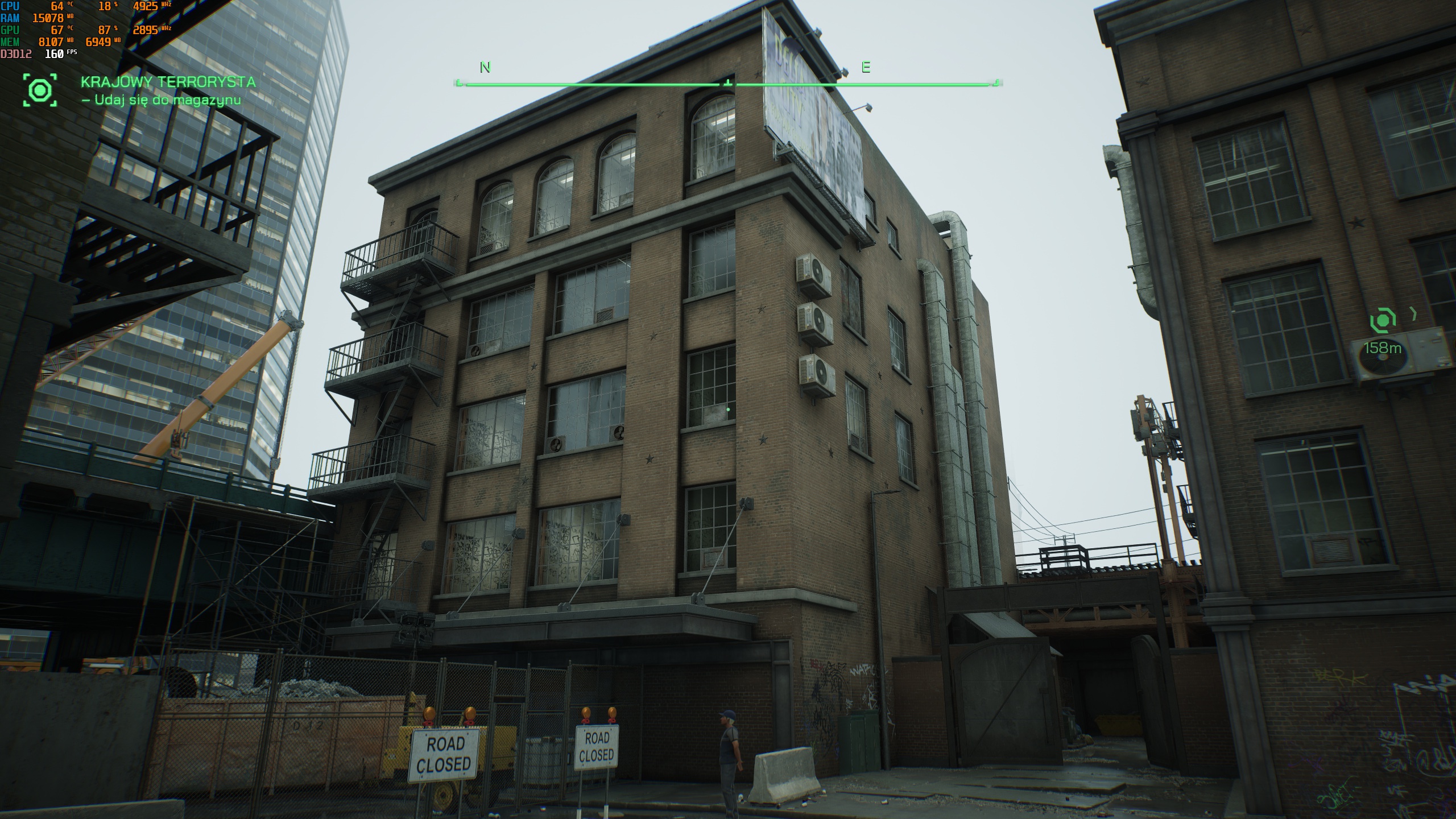The height and width of the screenshot is (819, 1456).
Task: Open the Krajowy Terrorysta mission title
Action: [168, 82]
